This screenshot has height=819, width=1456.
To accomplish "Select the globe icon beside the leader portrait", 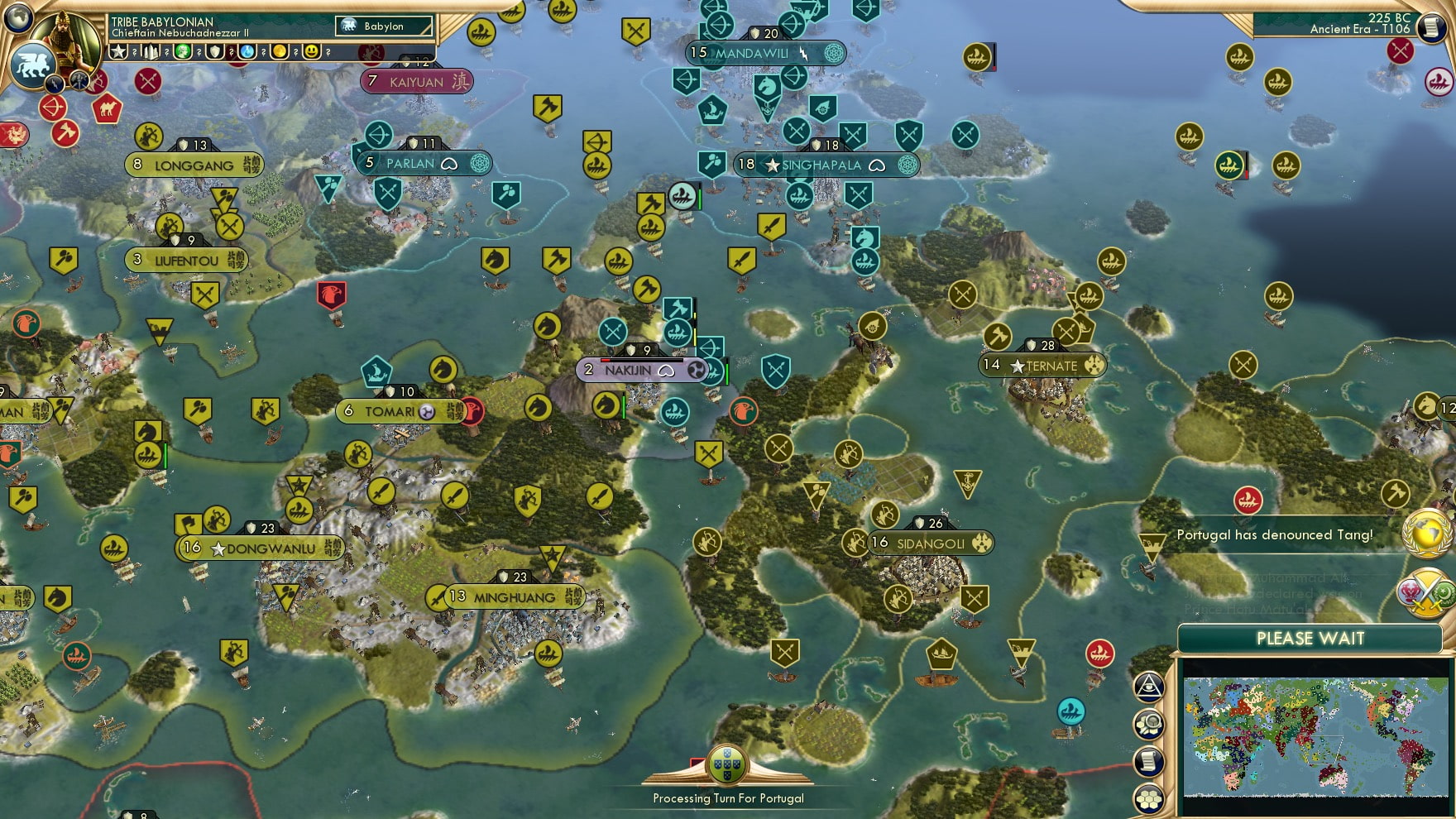I will click(18, 17).
